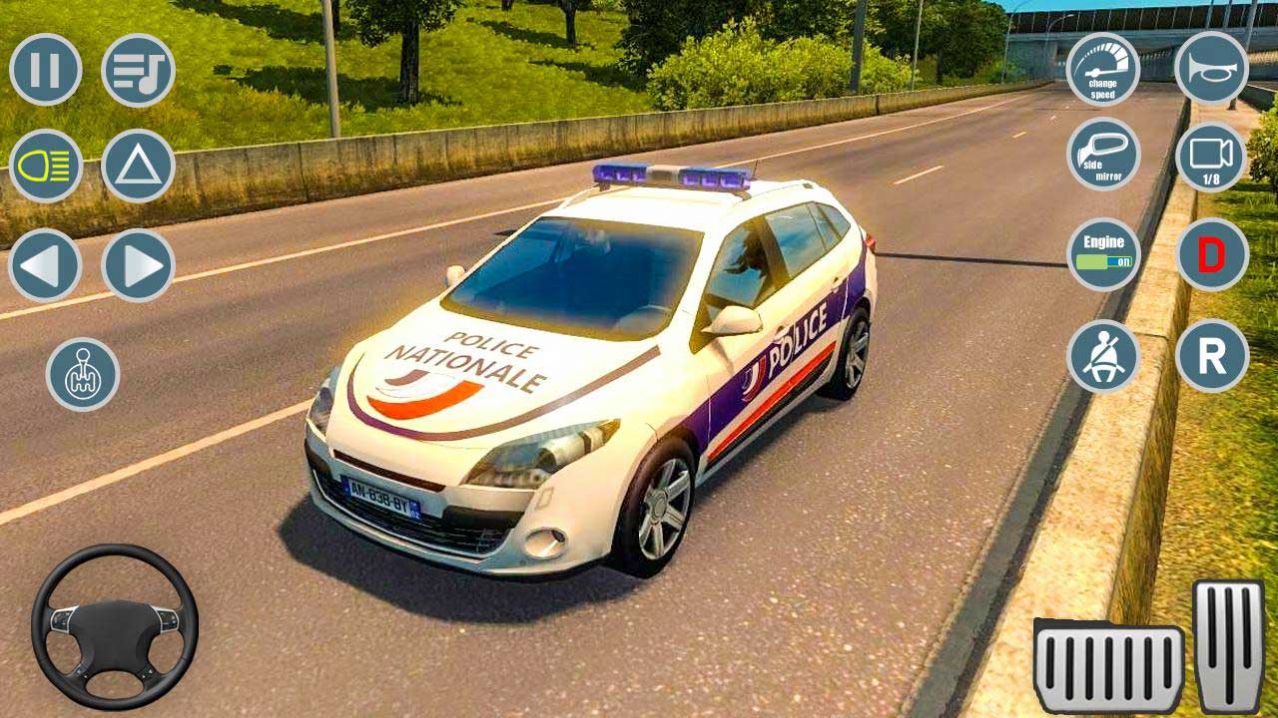Click the left turn indicator arrow
Viewport: 1278px width, 718px height.
46,265
